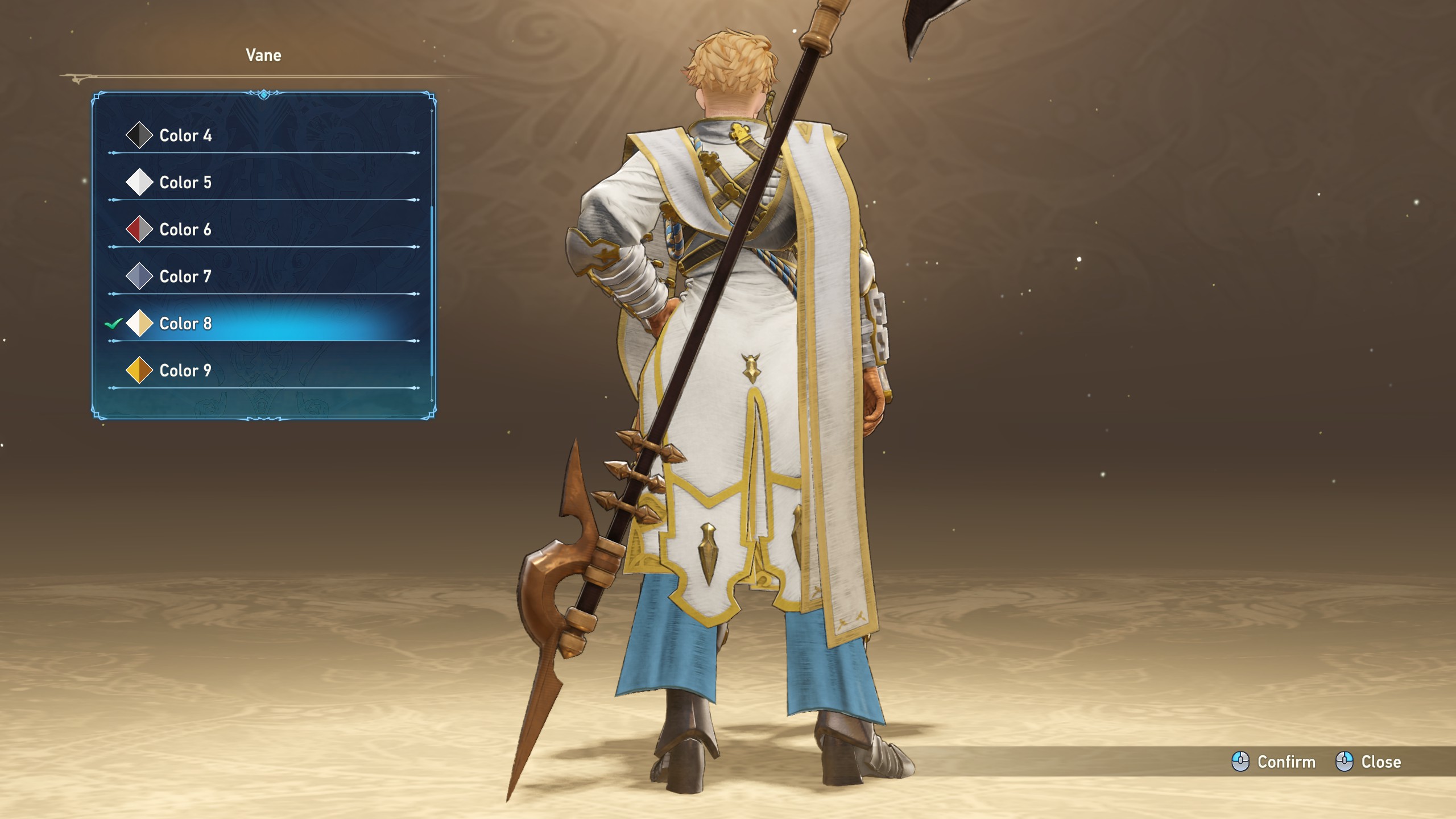Apply the Color 7 slate gray option
The height and width of the screenshot is (819, 1456).
point(185,276)
